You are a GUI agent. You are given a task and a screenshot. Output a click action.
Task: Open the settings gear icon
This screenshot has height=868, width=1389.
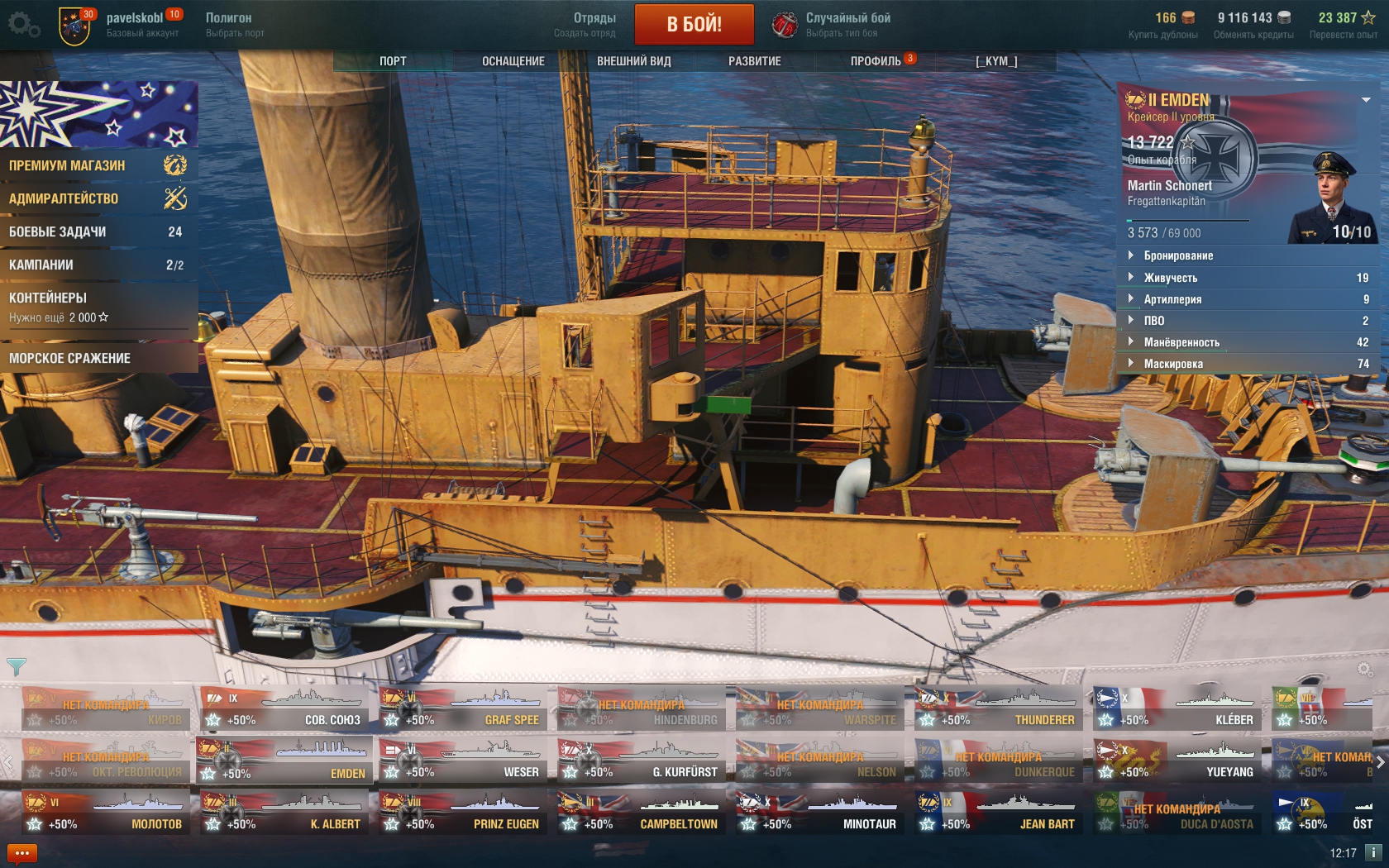click(x=22, y=24)
